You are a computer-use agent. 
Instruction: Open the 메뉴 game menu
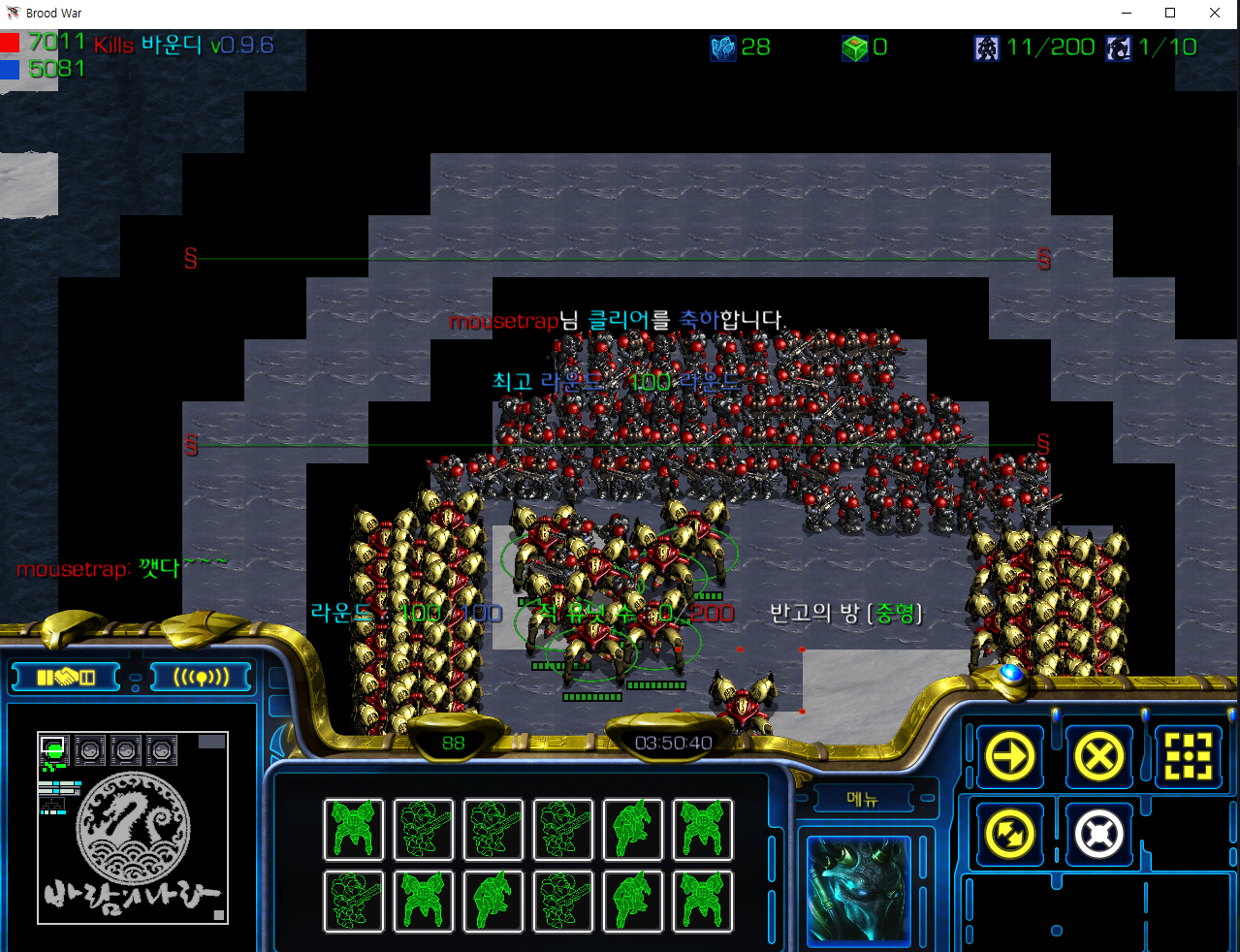click(x=862, y=799)
